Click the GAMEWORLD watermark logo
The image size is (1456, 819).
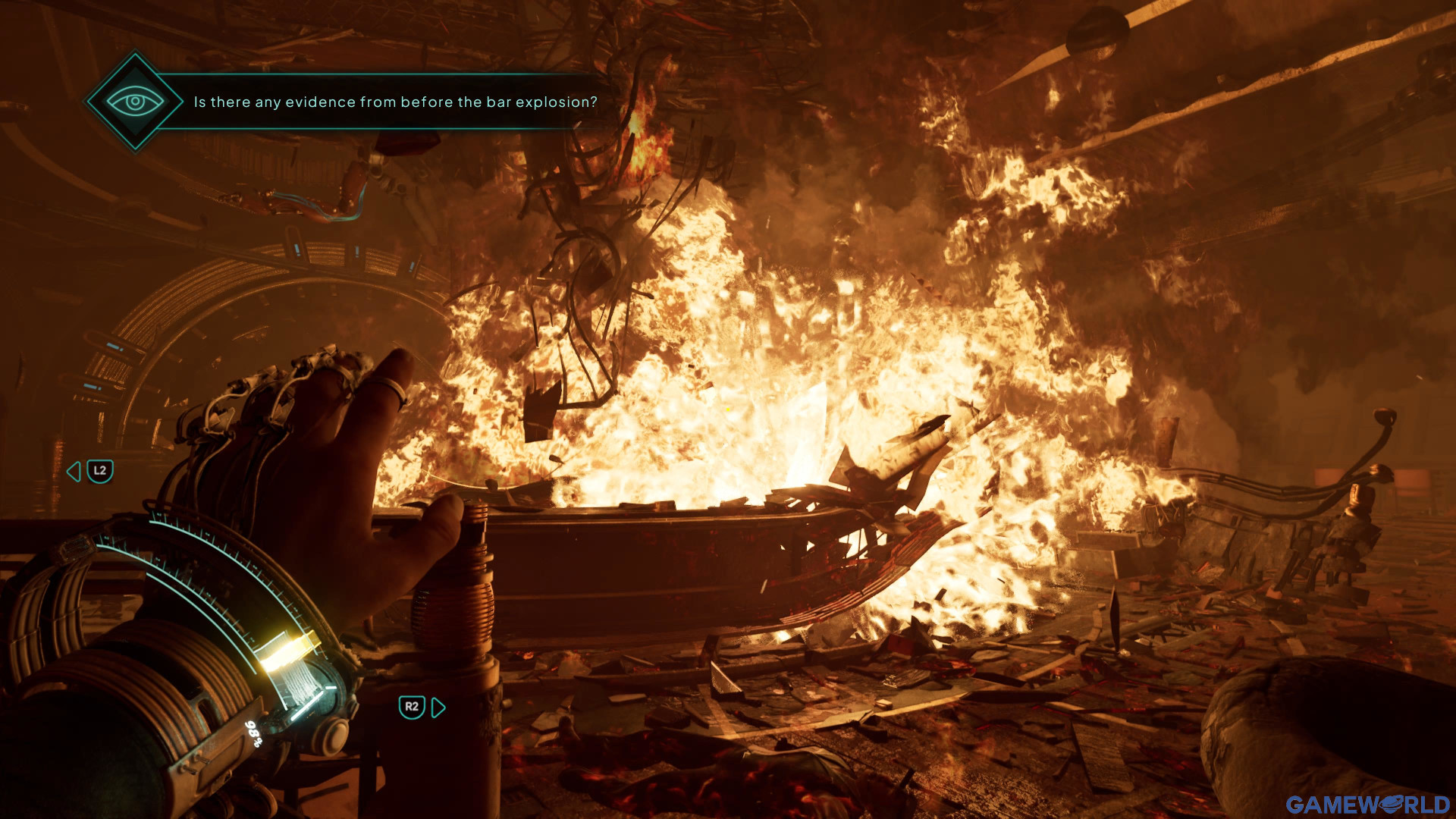point(1367,804)
